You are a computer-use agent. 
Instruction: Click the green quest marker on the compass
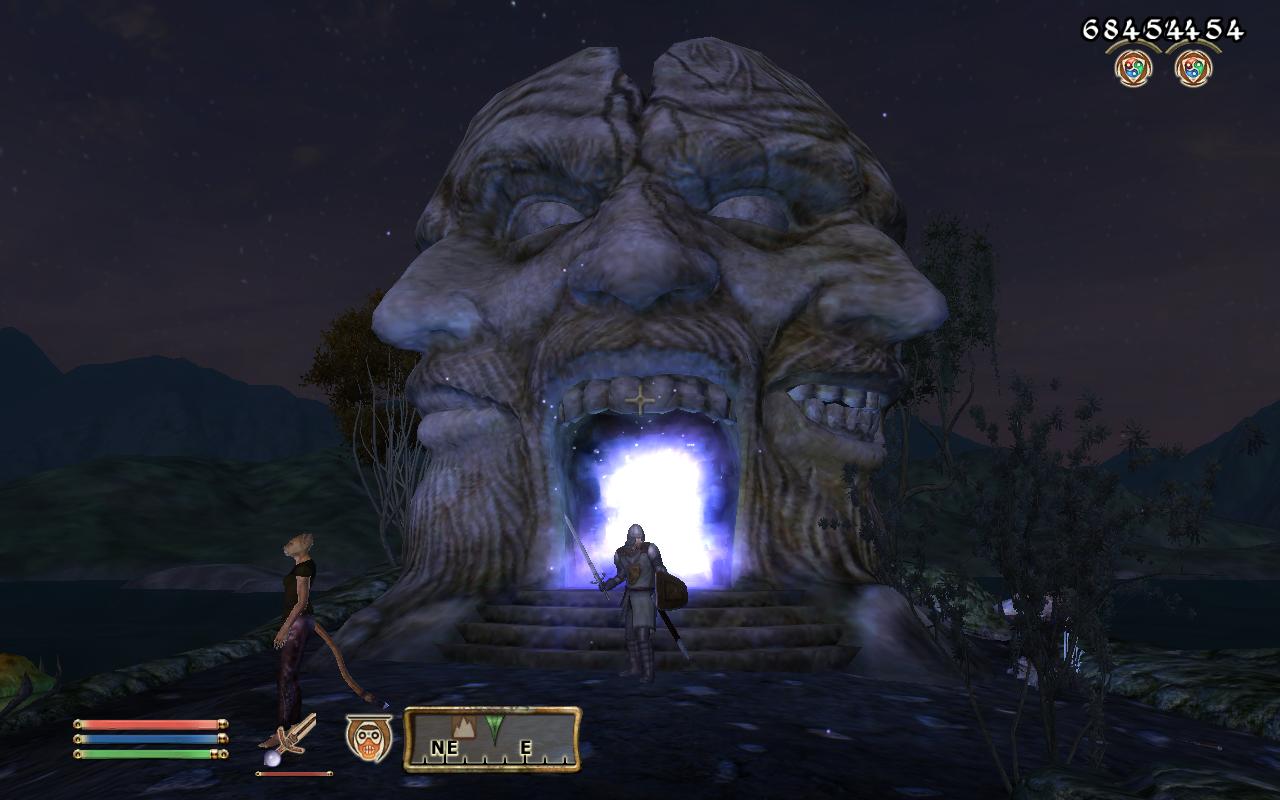click(494, 727)
